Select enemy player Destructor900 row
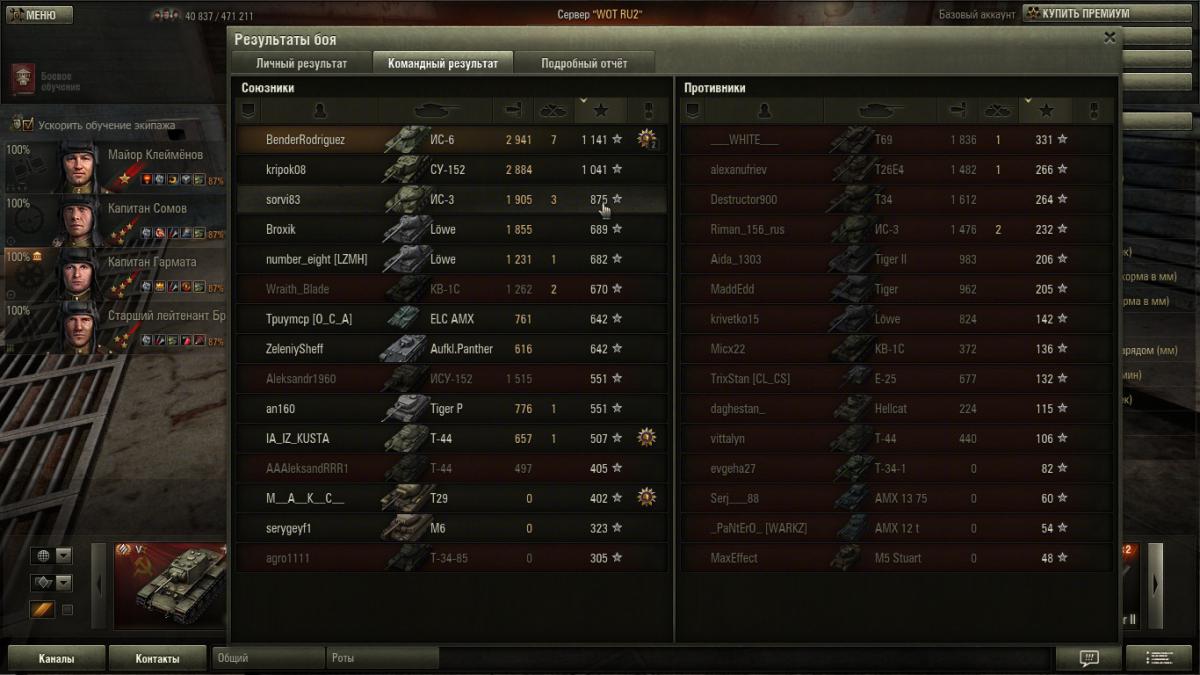Image resolution: width=1200 pixels, height=675 pixels. click(895, 200)
